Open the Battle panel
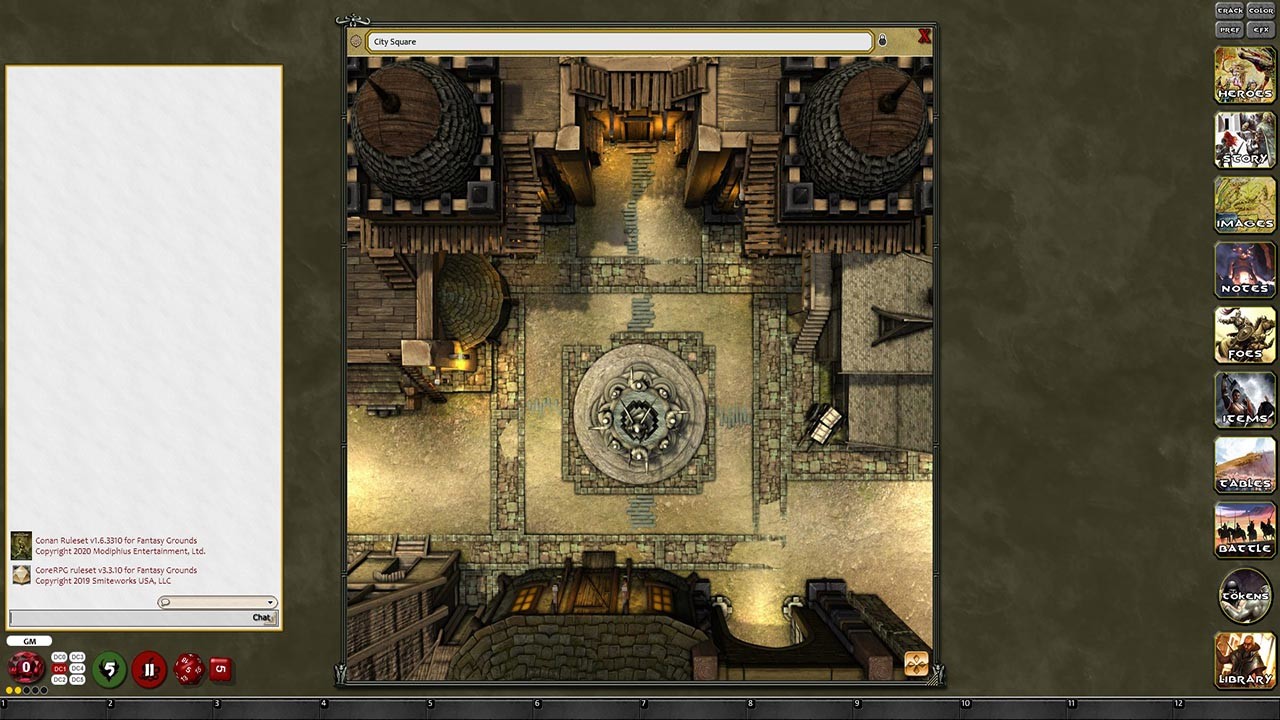The width and height of the screenshot is (1280, 720). click(x=1244, y=530)
